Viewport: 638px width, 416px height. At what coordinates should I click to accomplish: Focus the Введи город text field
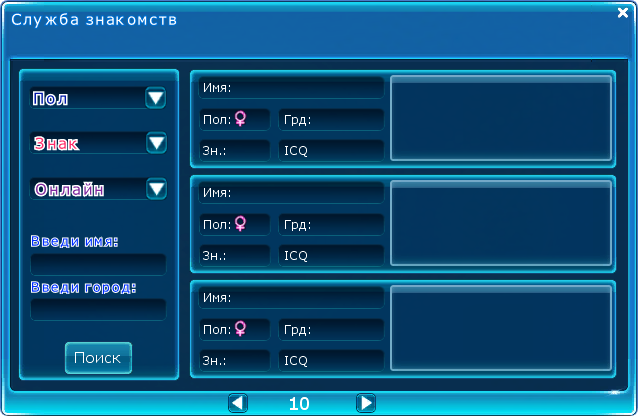click(98, 309)
